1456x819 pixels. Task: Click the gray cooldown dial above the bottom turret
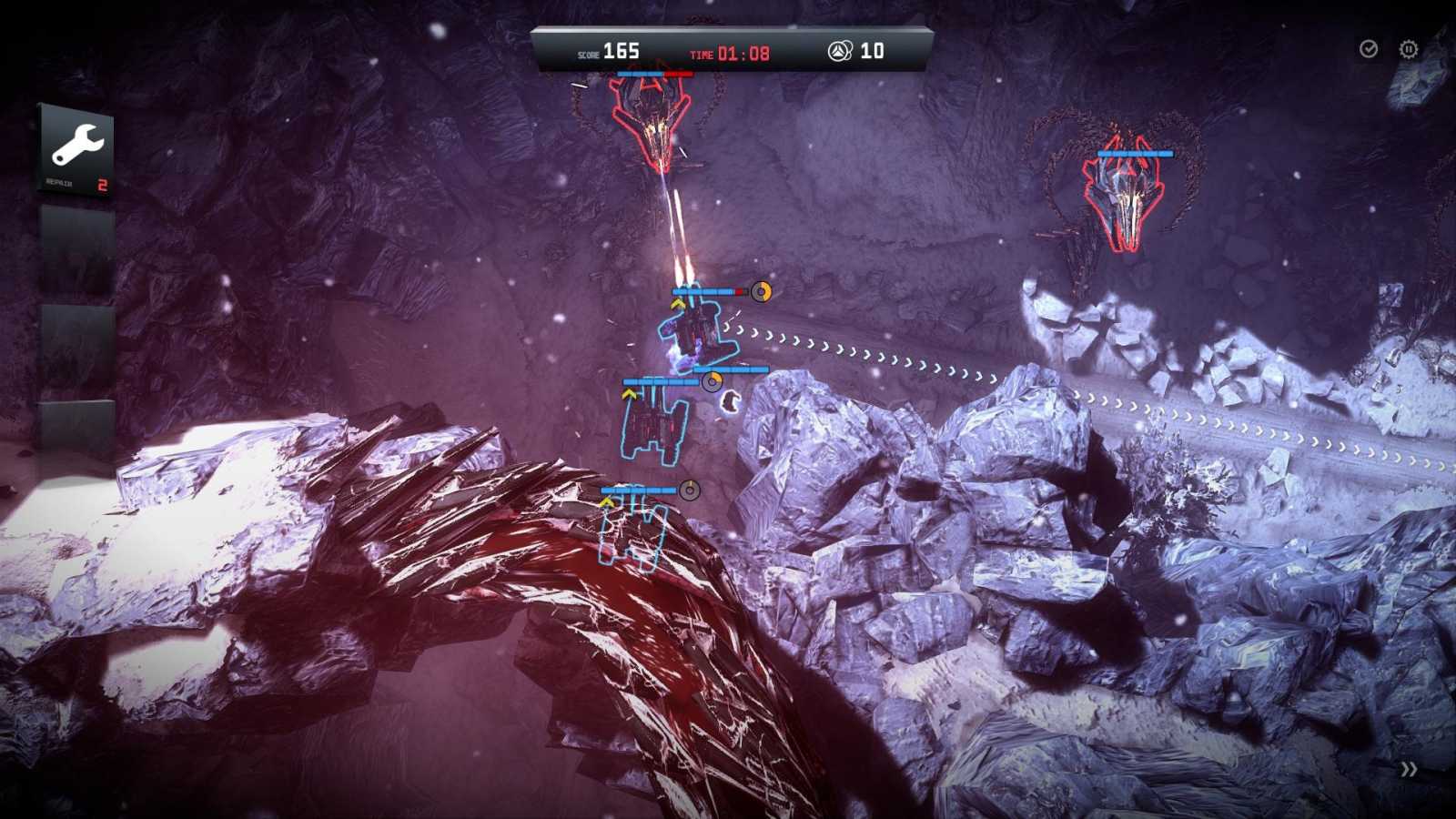pyautogui.click(x=689, y=490)
